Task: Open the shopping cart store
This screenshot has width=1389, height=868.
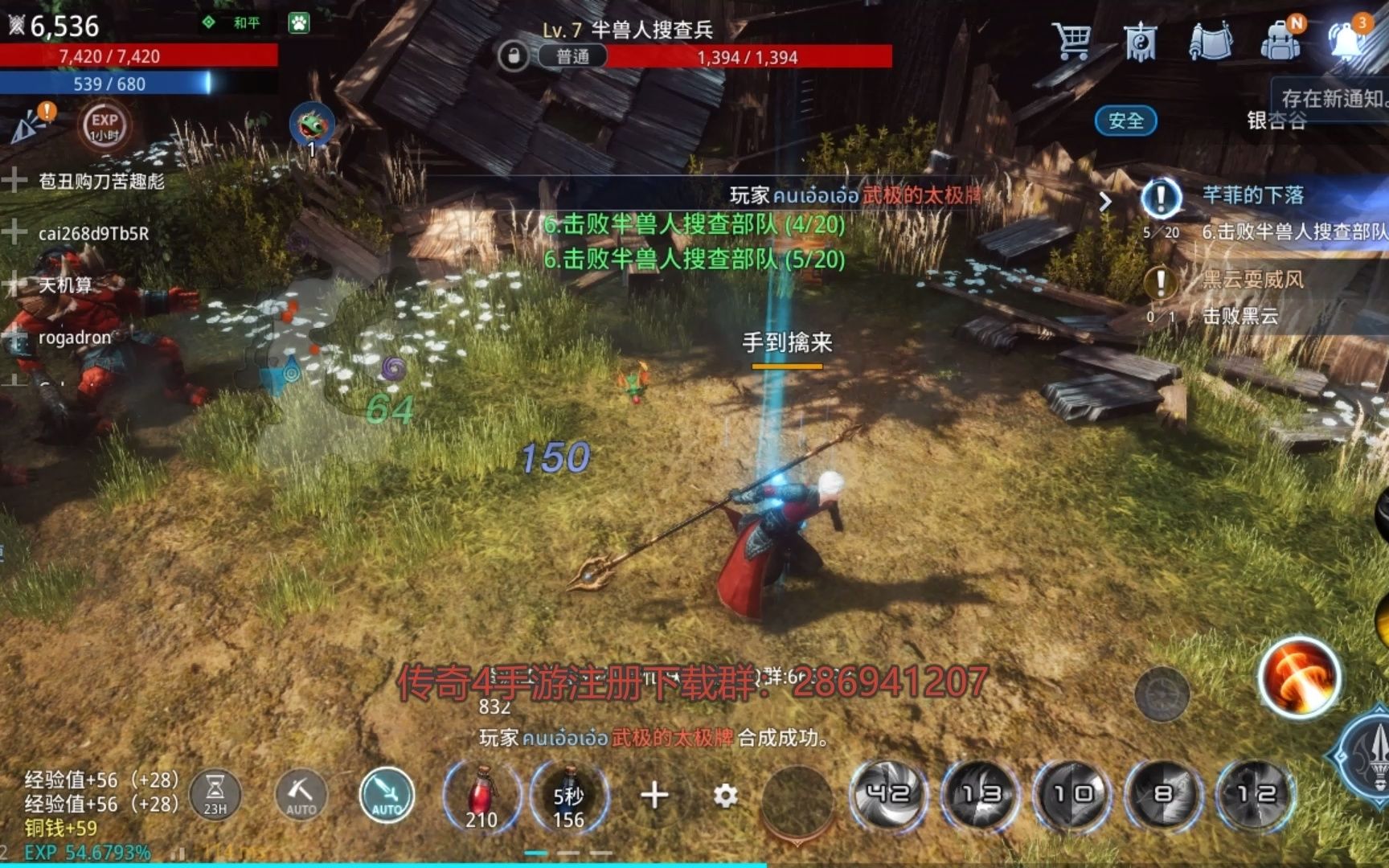Action: tap(1072, 40)
